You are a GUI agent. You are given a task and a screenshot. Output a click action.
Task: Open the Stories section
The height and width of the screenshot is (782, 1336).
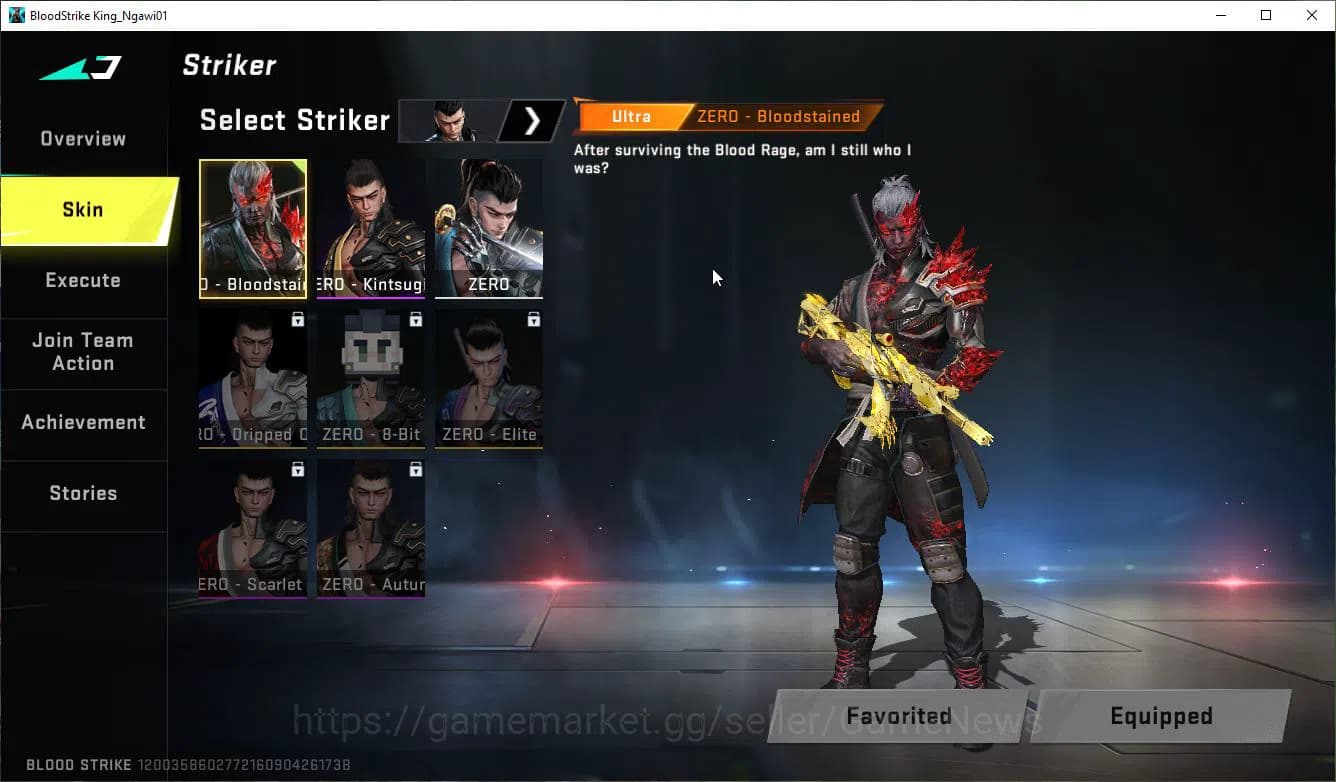click(x=83, y=492)
